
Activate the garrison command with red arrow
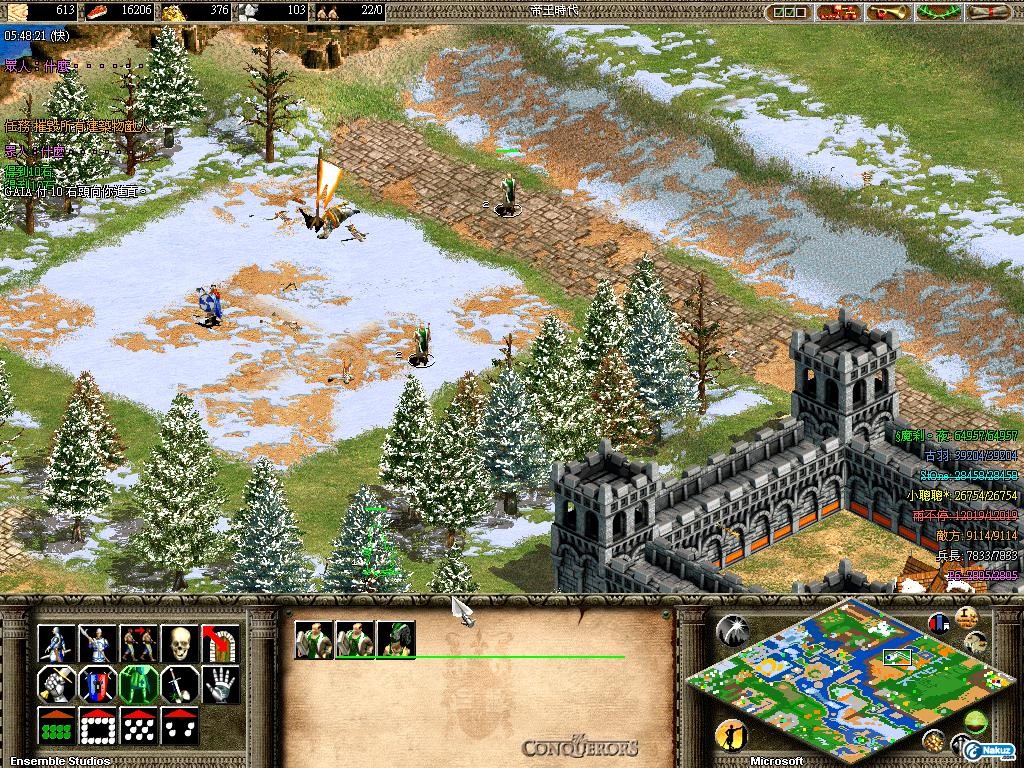pos(220,643)
